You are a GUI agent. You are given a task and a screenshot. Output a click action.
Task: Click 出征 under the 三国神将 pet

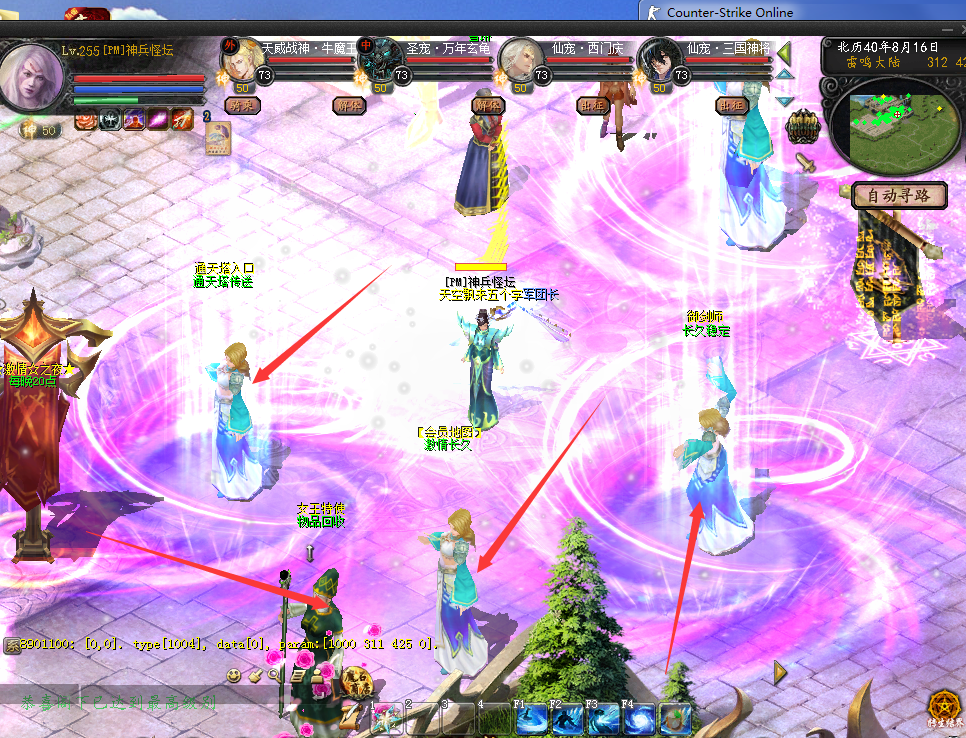point(732,105)
